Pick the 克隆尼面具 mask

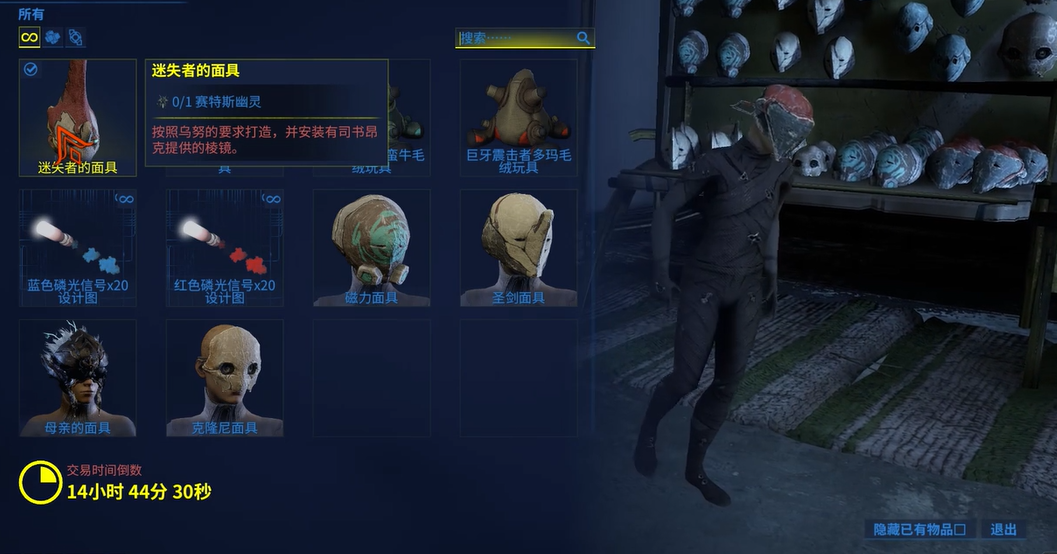[224, 378]
